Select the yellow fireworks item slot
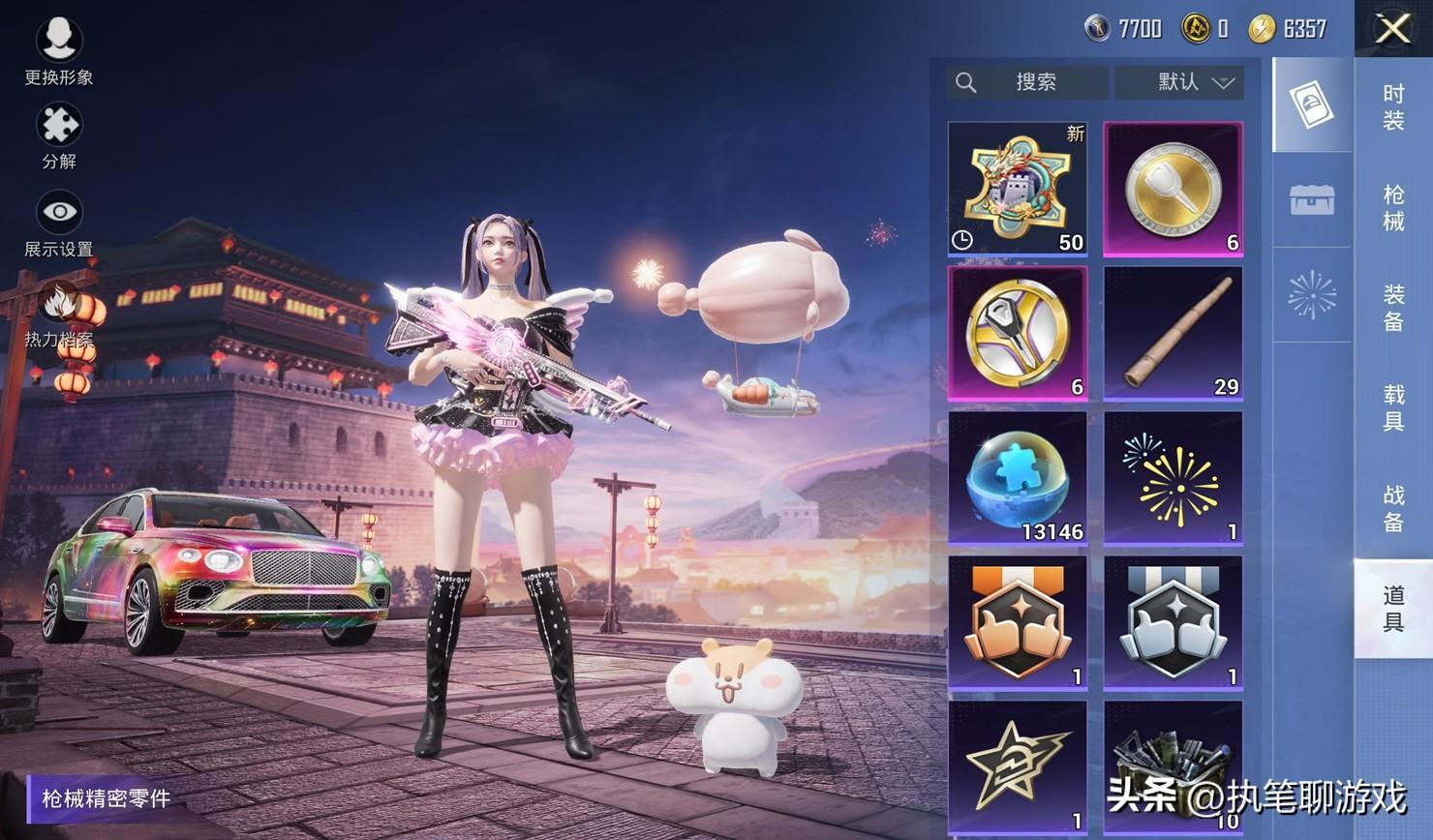 tap(1173, 478)
